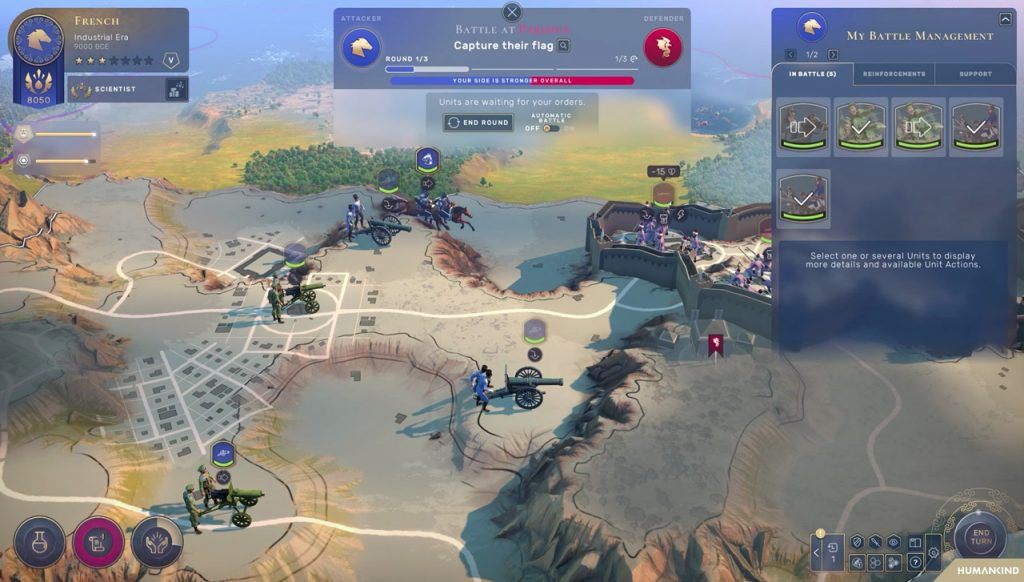This screenshot has width=1024, height=582.
Task: Open the game settings gear
Action: pyautogui.click(x=933, y=553)
